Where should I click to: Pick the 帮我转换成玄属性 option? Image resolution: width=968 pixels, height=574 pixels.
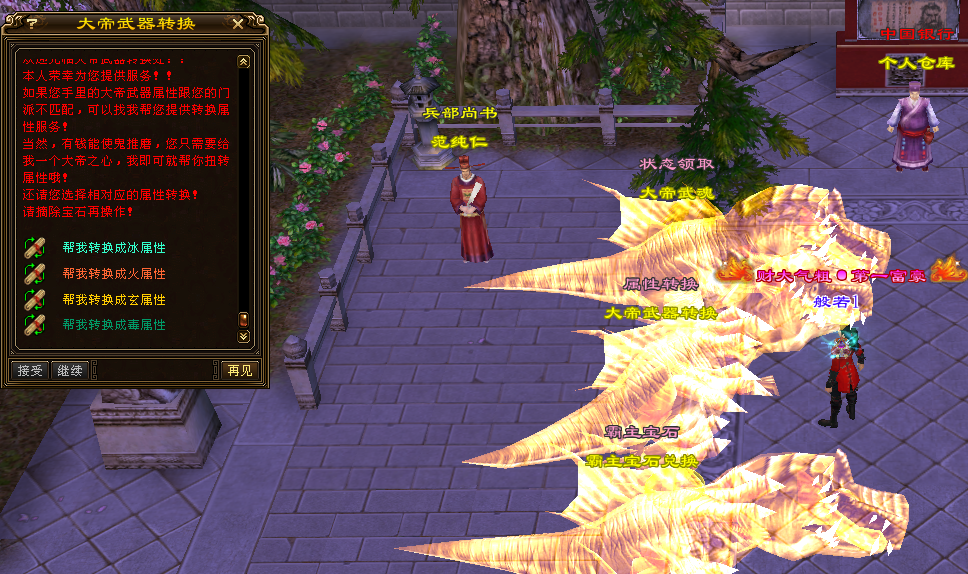pos(113,299)
